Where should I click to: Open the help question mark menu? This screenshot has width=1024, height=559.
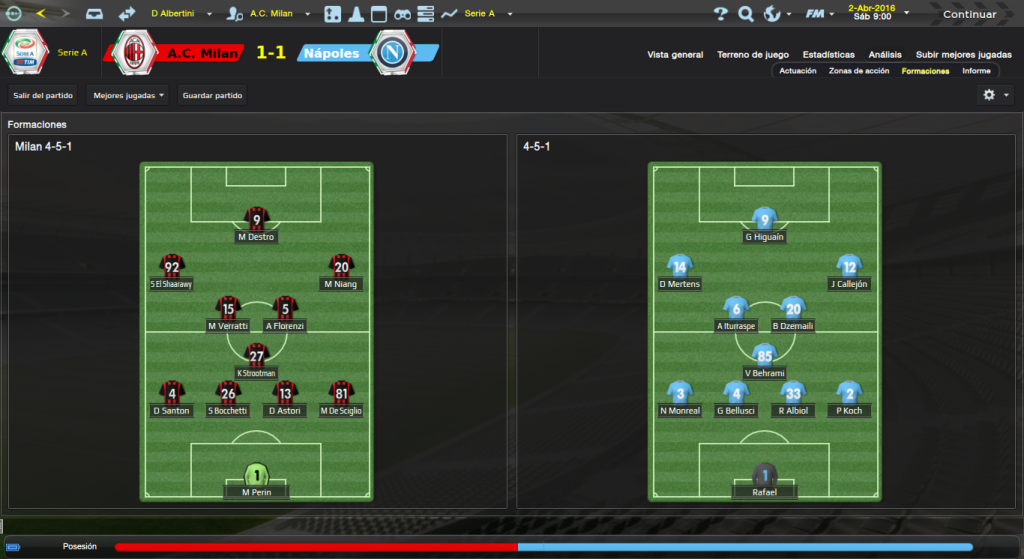coord(720,14)
